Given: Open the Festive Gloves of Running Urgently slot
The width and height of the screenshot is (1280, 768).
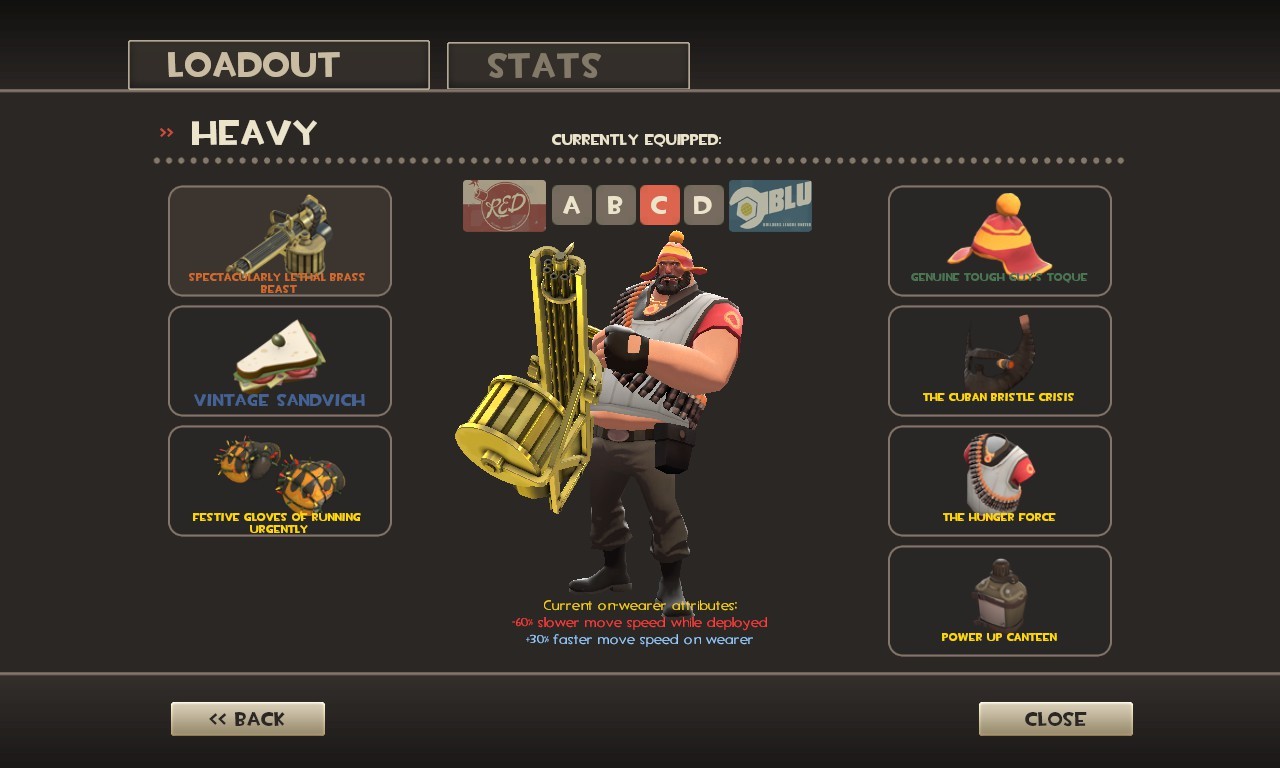Looking at the screenshot, I should [x=279, y=480].
